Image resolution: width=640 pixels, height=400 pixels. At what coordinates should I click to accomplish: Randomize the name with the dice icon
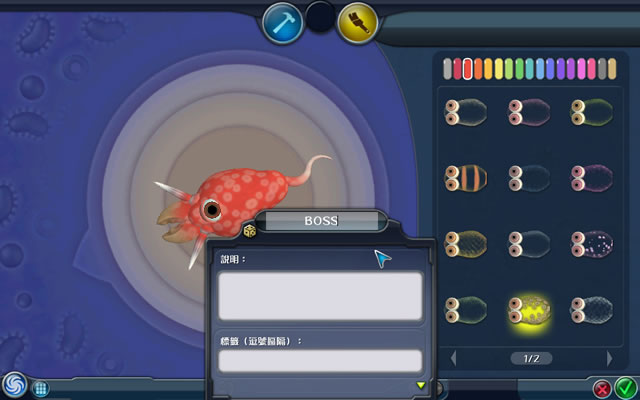(x=249, y=232)
